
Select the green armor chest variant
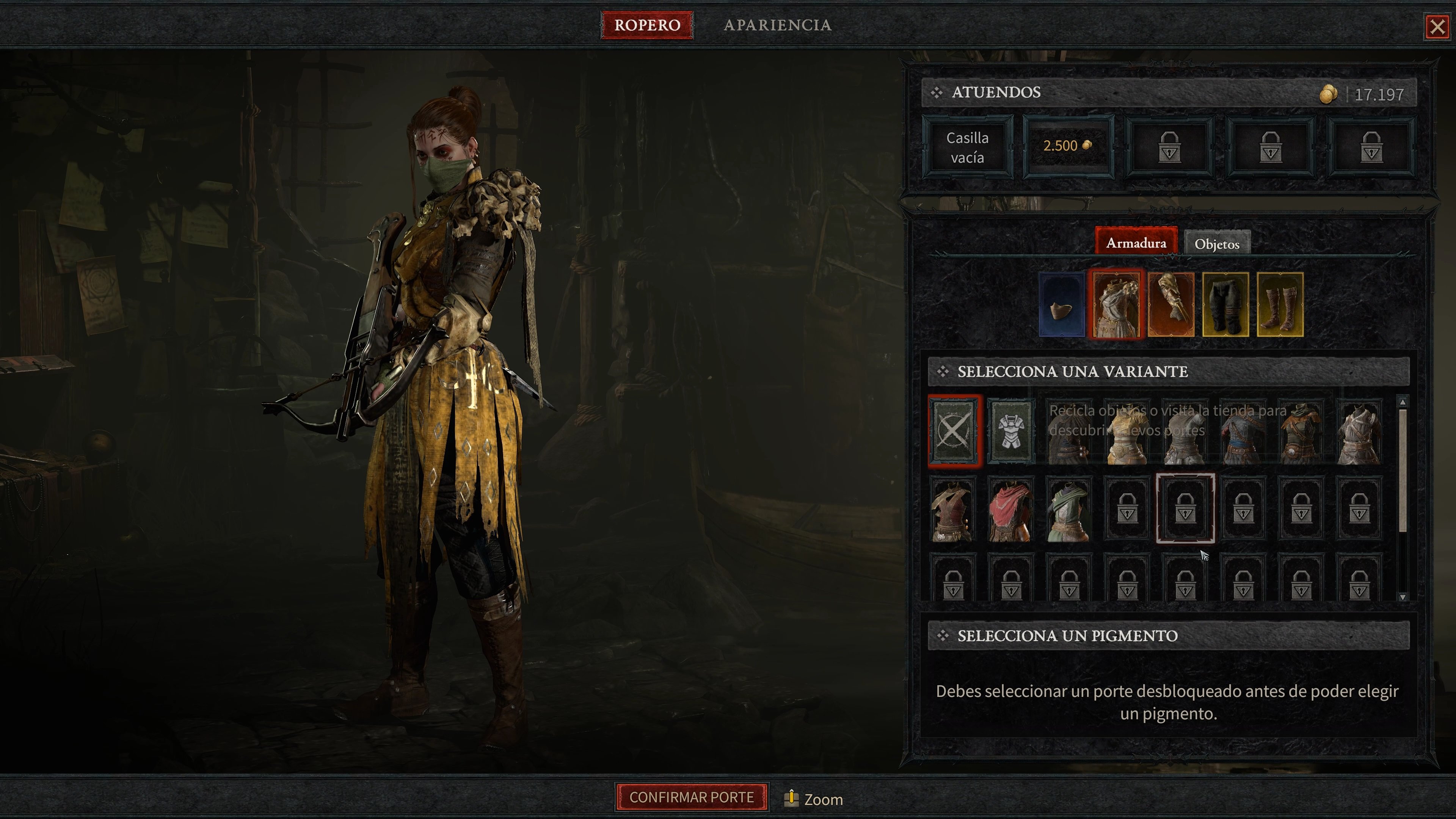1069,510
